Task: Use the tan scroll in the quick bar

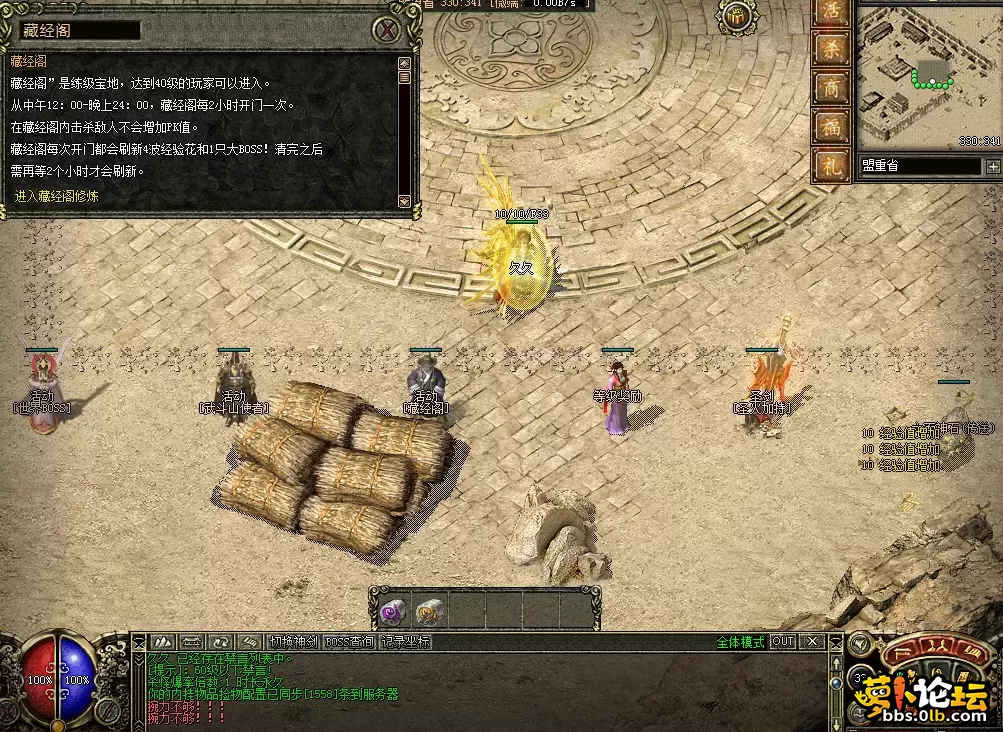Action: coord(431,609)
